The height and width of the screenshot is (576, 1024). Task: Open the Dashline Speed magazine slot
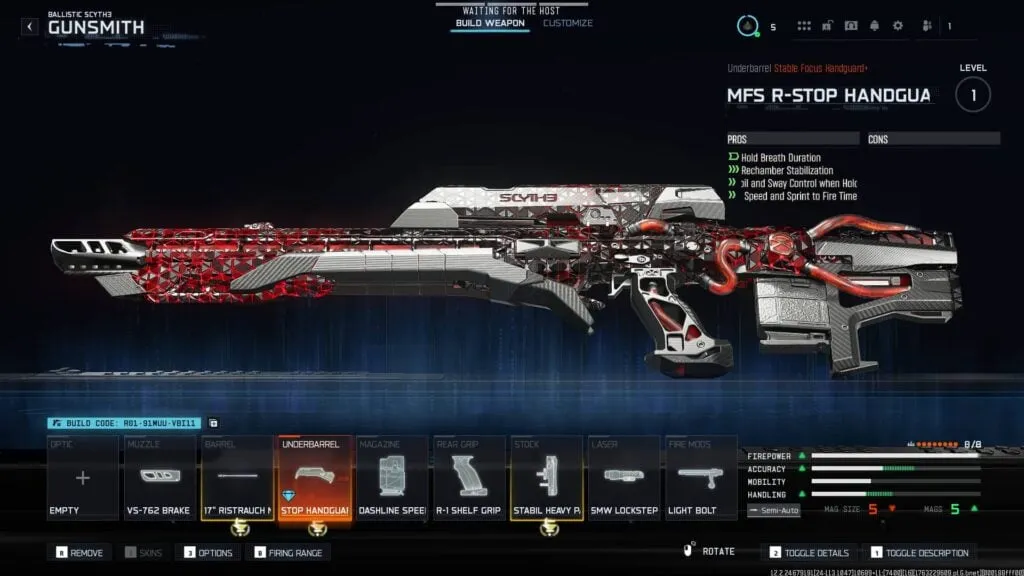pyautogui.click(x=392, y=478)
